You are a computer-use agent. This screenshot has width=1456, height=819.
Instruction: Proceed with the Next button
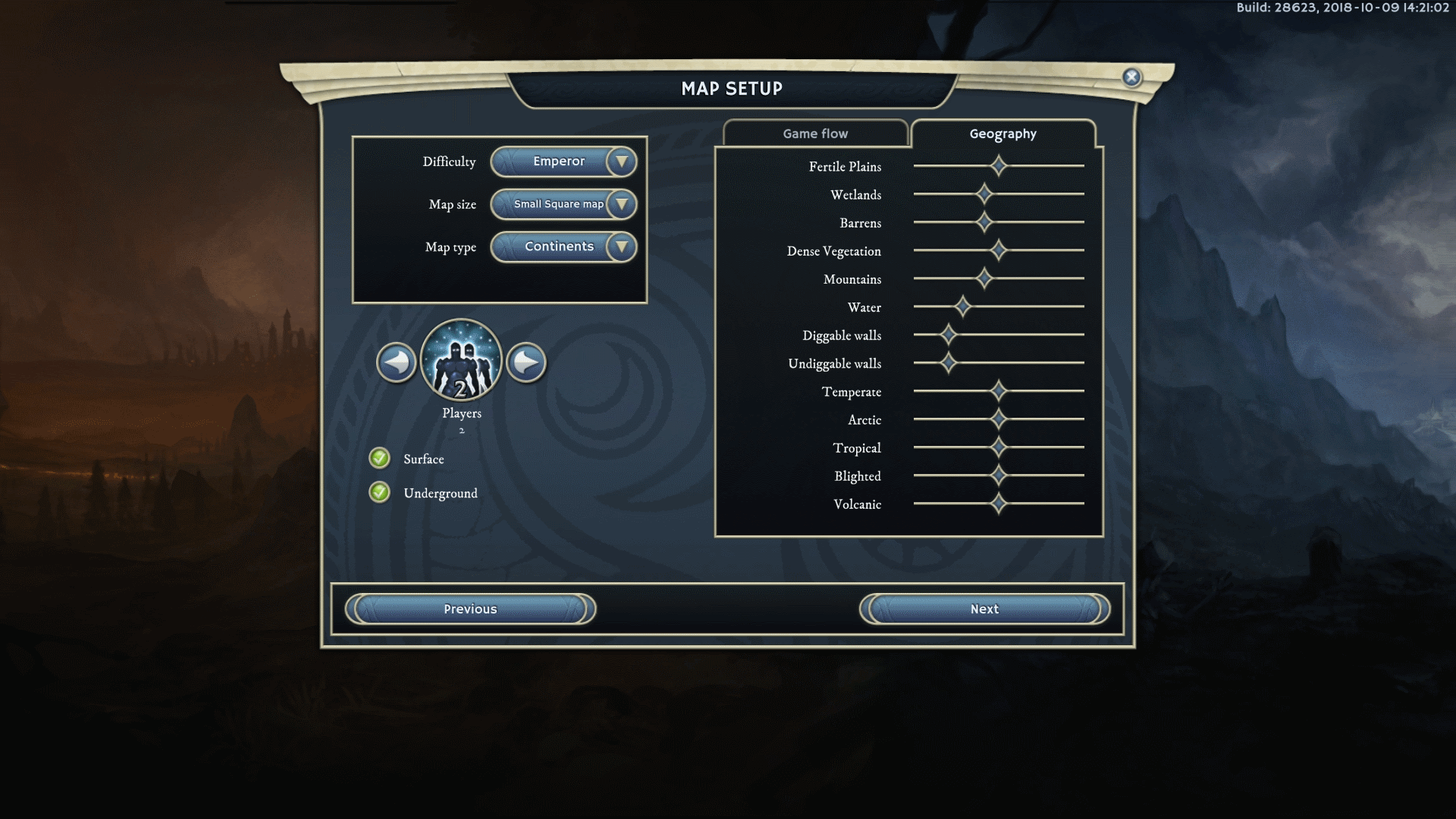984,609
